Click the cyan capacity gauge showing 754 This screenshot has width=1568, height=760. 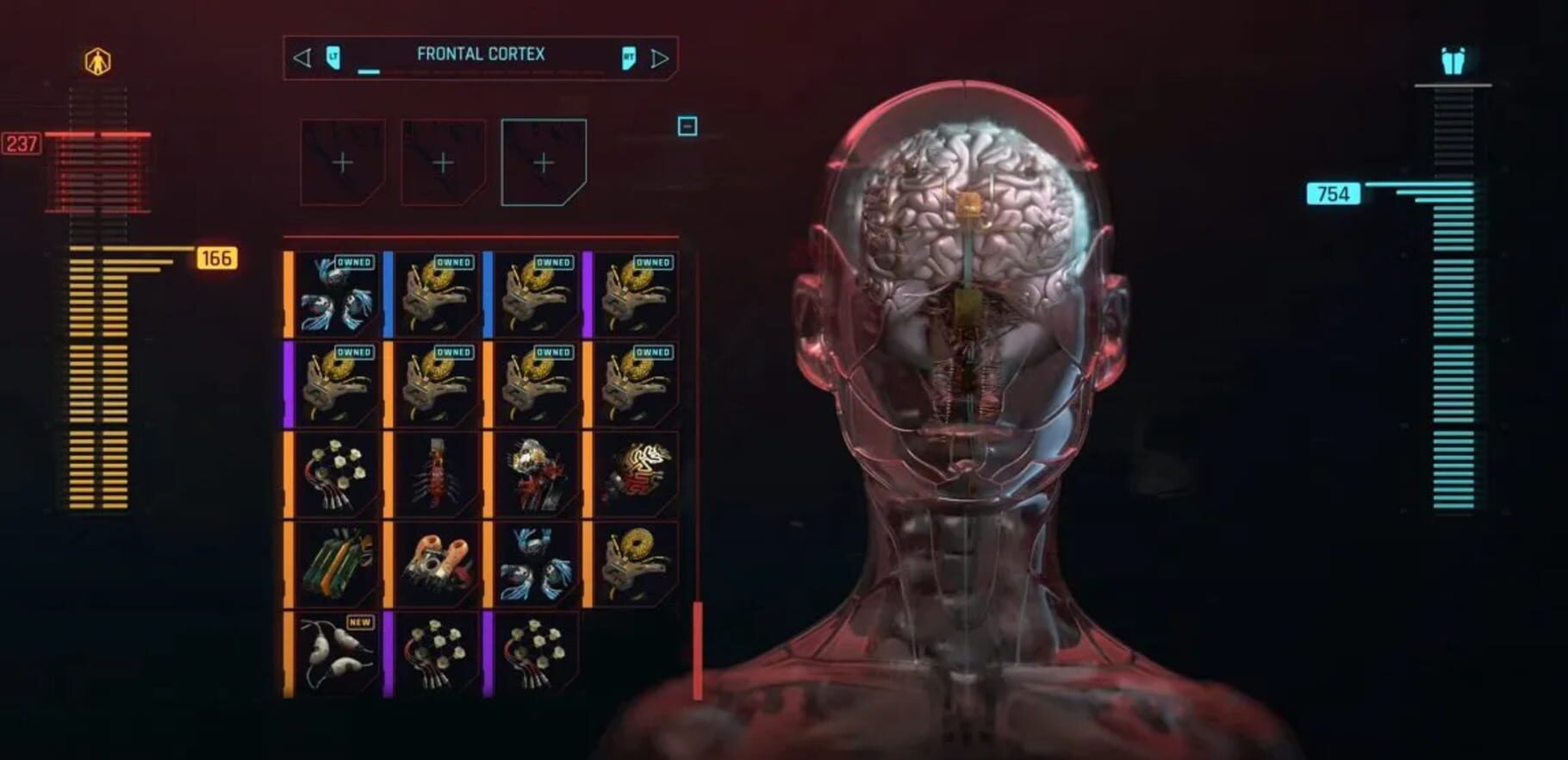click(1332, 194)
